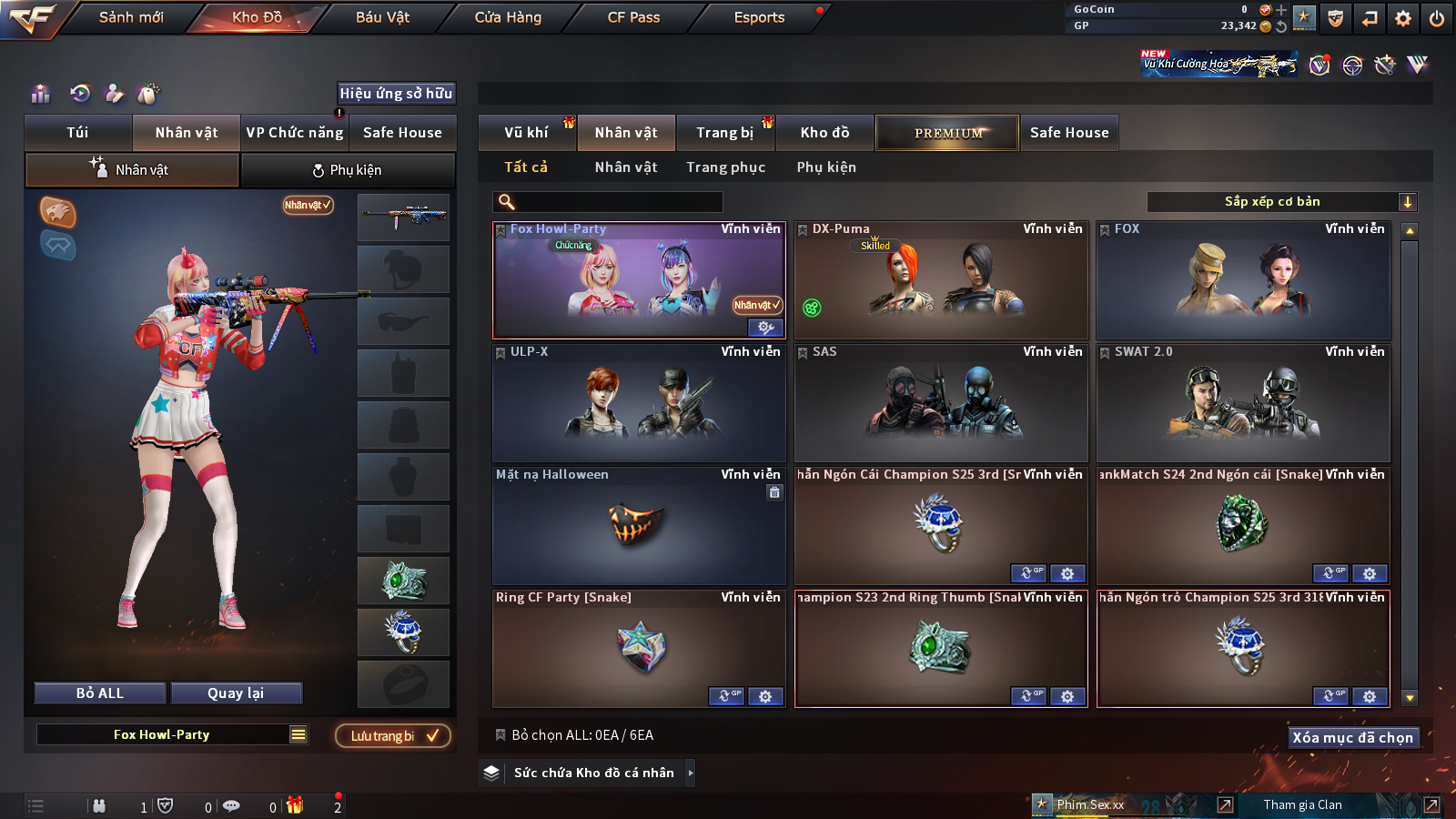Click the Bỏ ALL button
Image resolution: width=1456 pixels, height=819 pixels.
(x=100, y=693)
